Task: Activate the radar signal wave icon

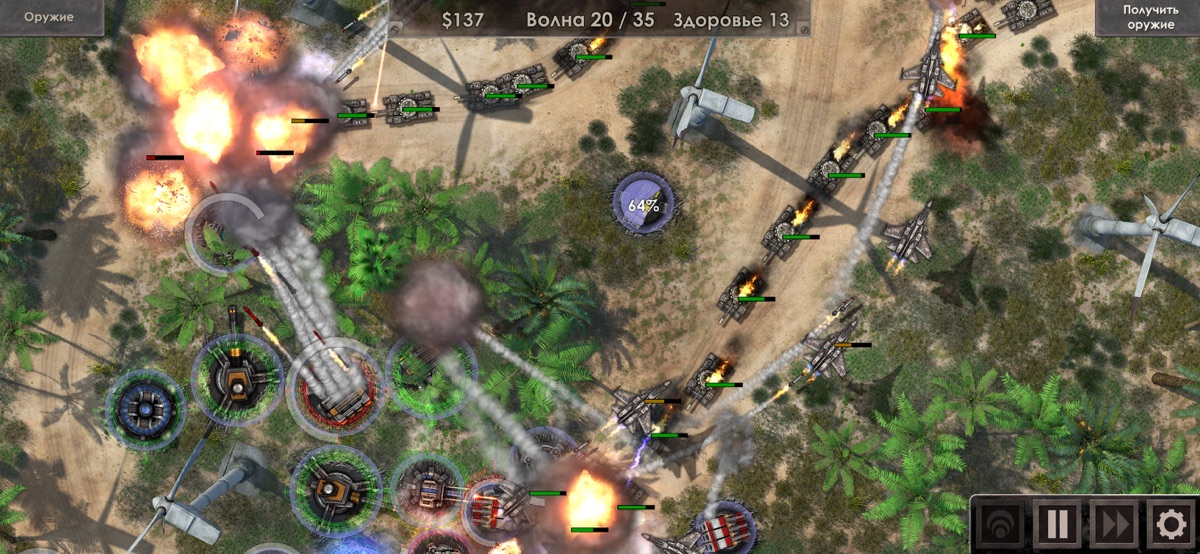Action: tap(1003, 524)
